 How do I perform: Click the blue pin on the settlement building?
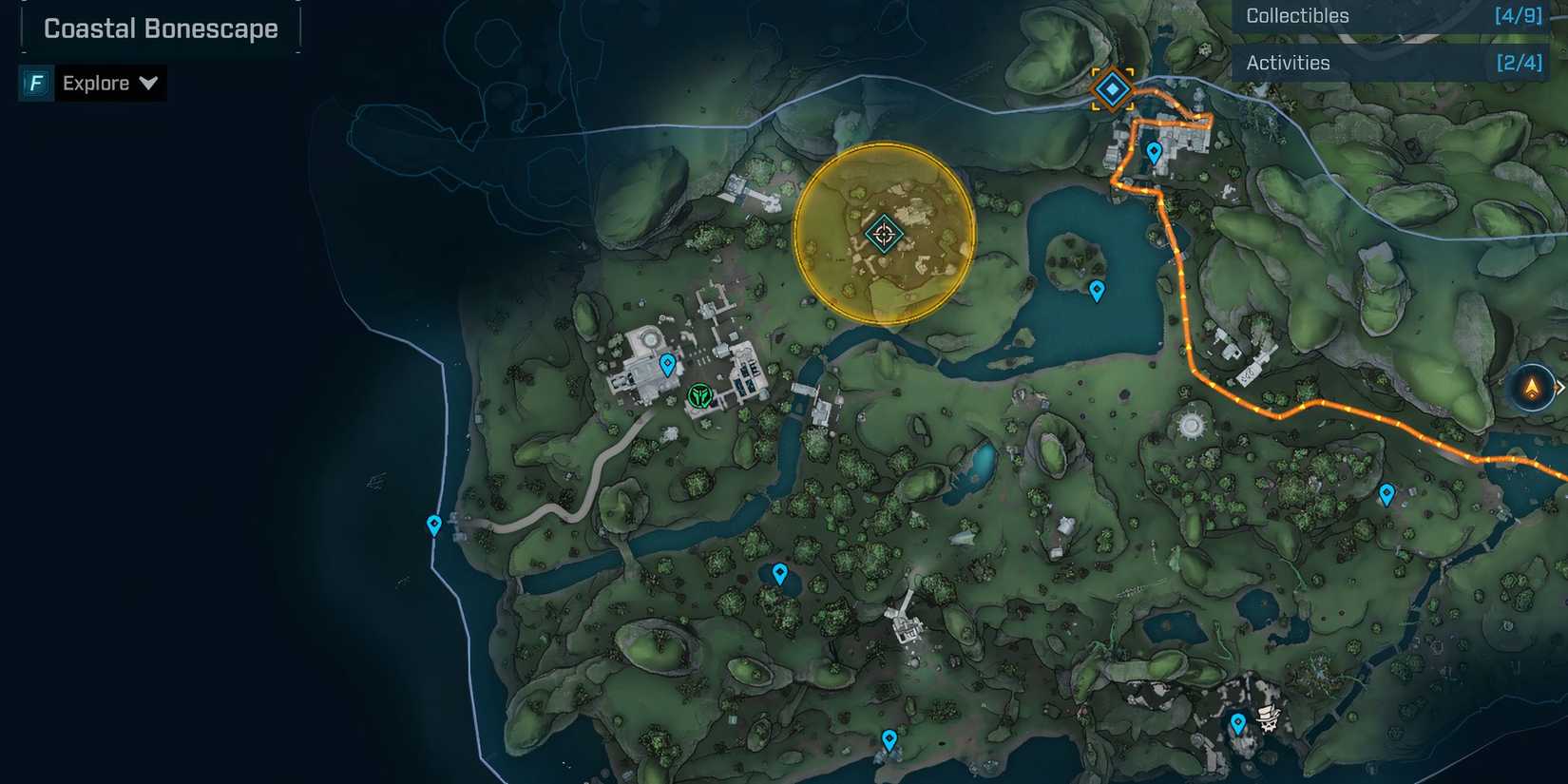[x=668, y=362]
